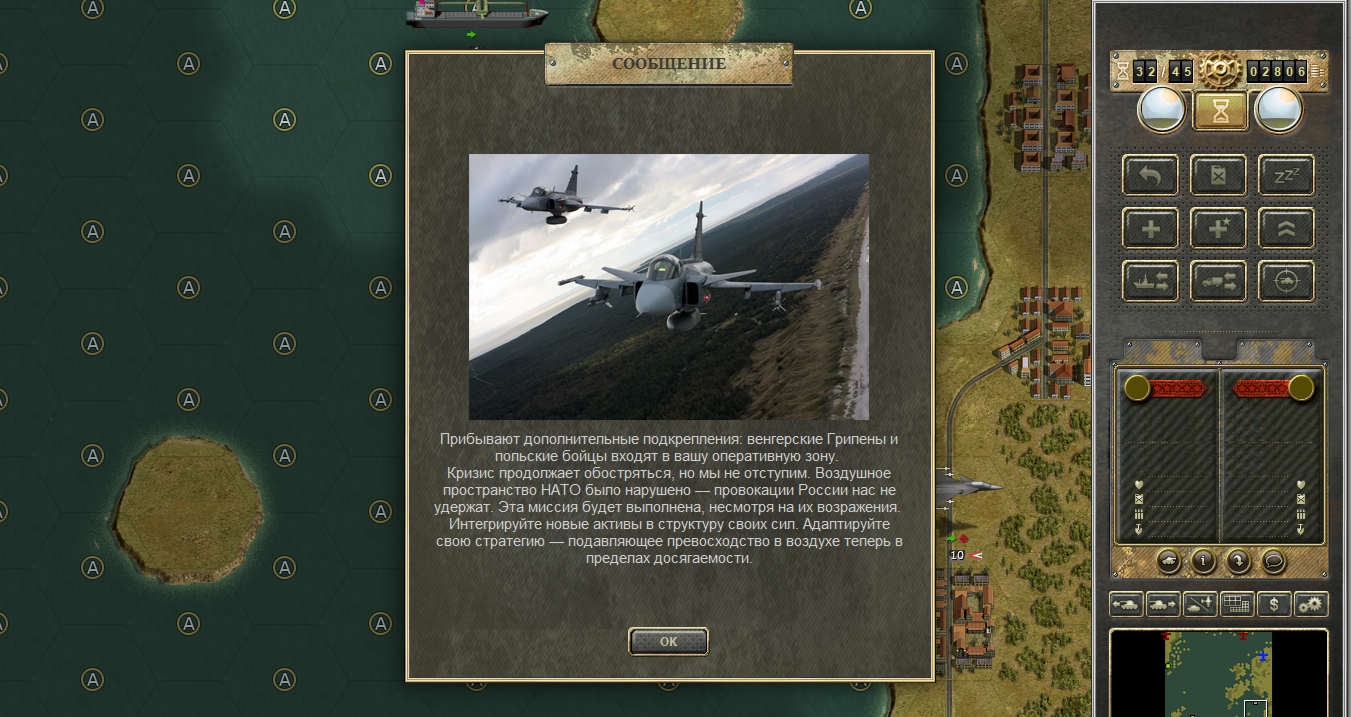The height and width of the screenshot is (717, 1351).
Task: Click the fuel canister supply button
Action: 1218,176
